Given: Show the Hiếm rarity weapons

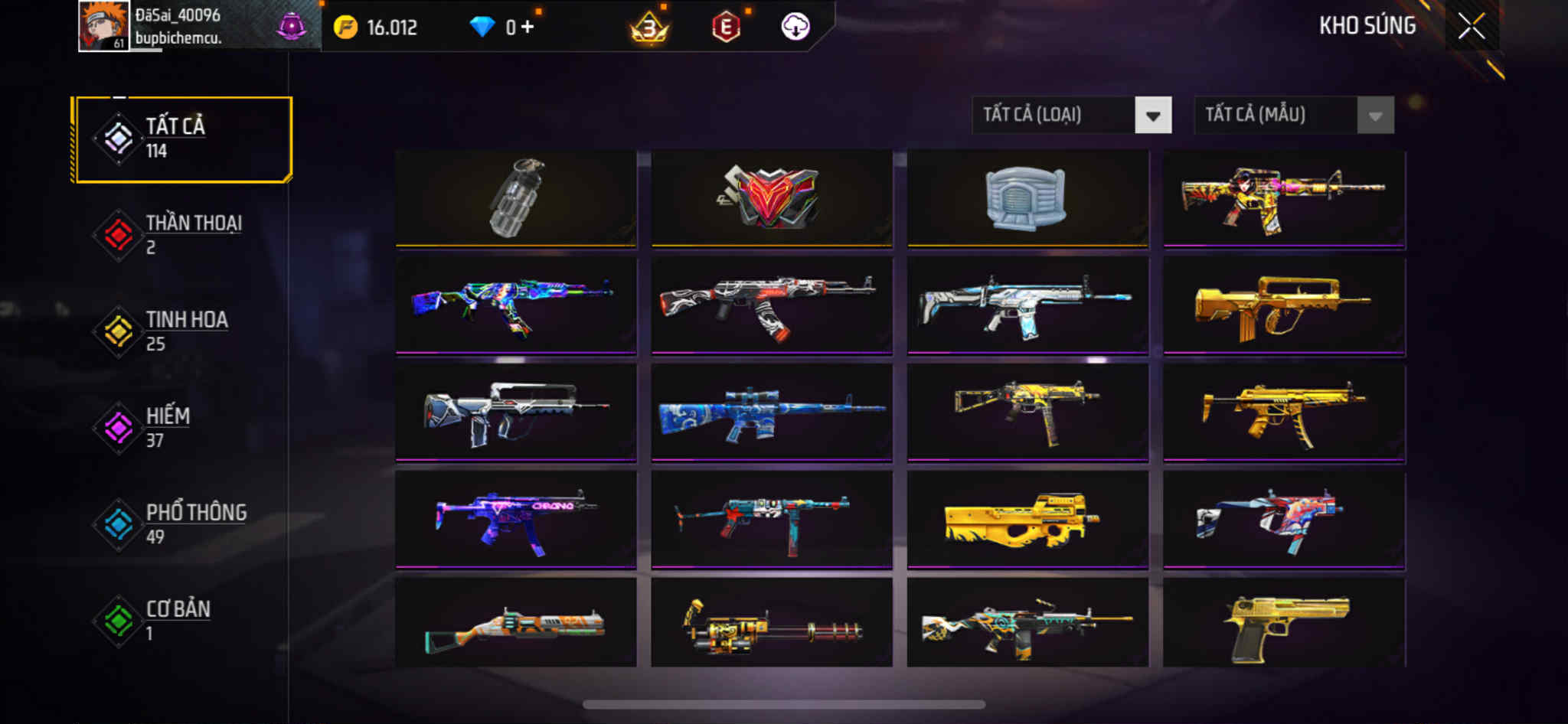Looking at the screenshot, I should pyautogui.click(x=183, y=428).
